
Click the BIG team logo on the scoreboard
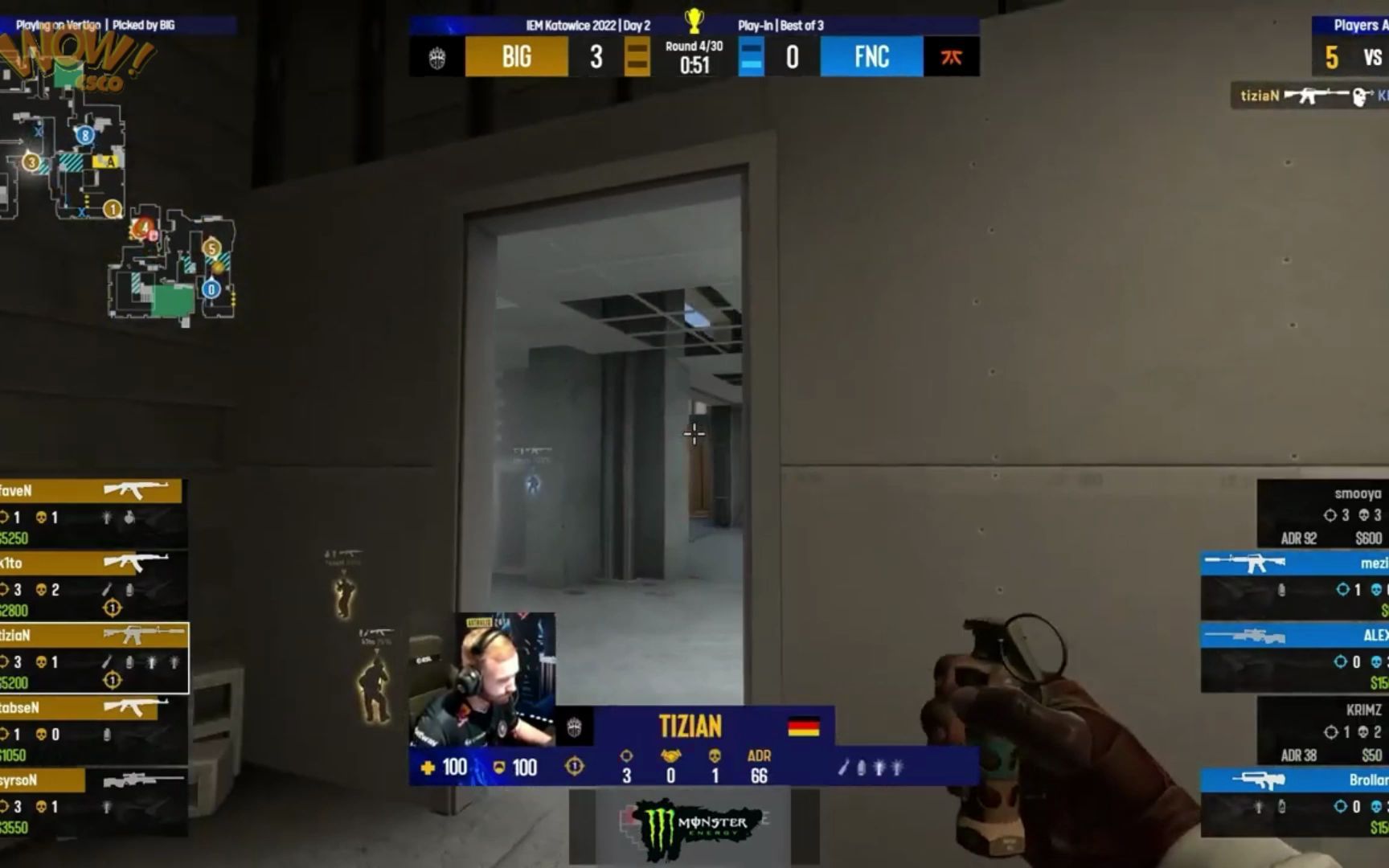[x=438, y=57]
